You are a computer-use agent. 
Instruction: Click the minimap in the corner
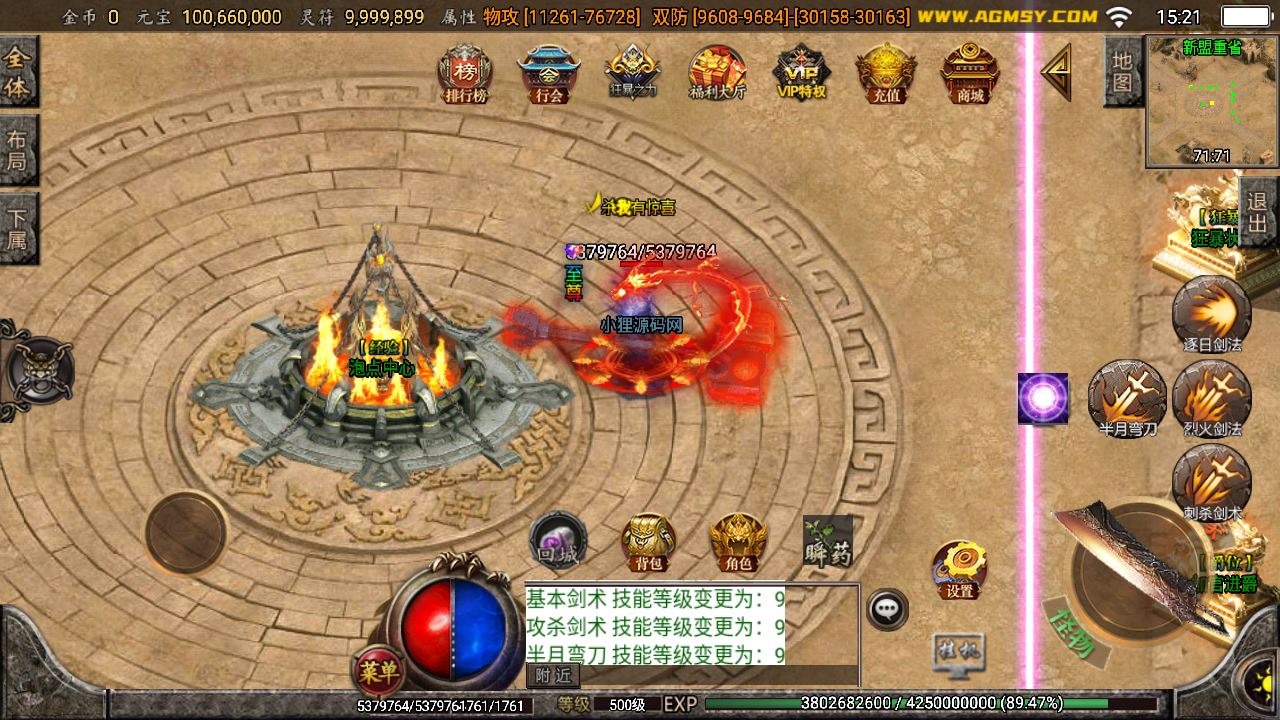pyautogui.click(x=1211, y=101)
